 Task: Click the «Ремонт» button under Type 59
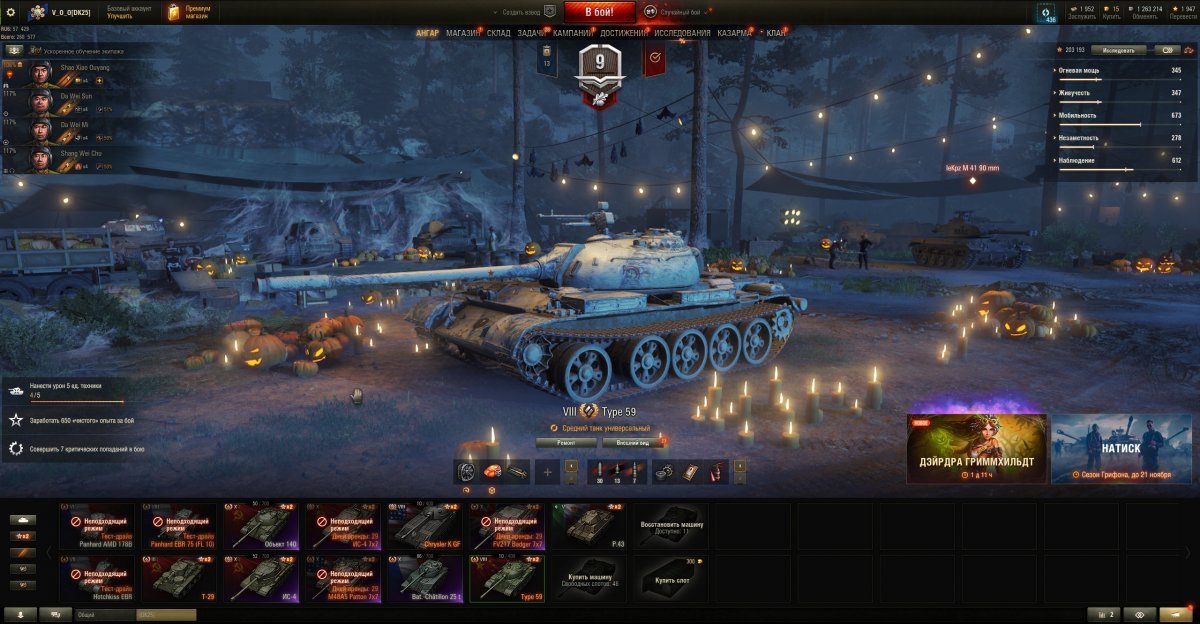tap(566, 442)
